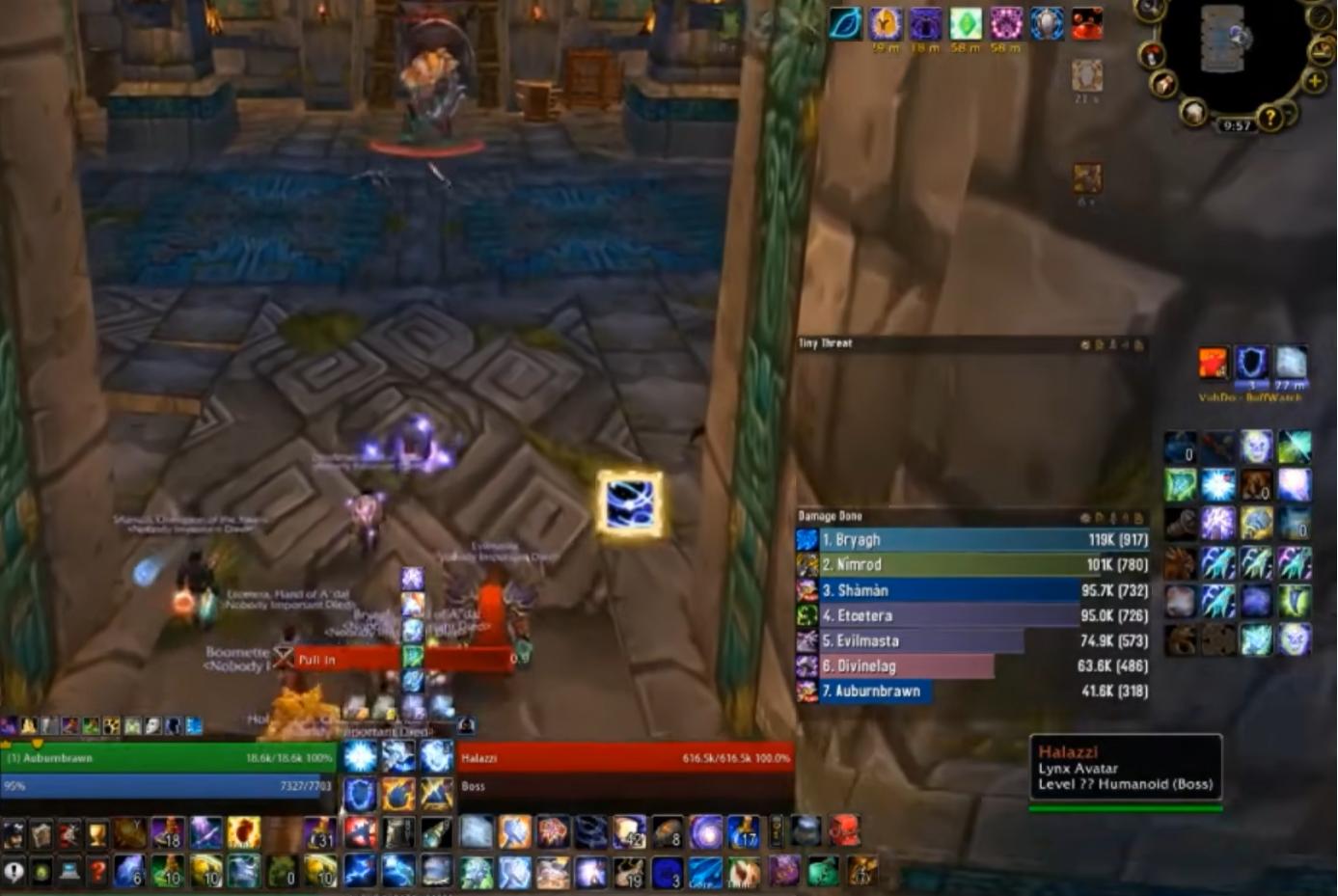Screen dimensions: 1338x896
Task: Select Bryagh's row in the damage meter
Action: 965,539
